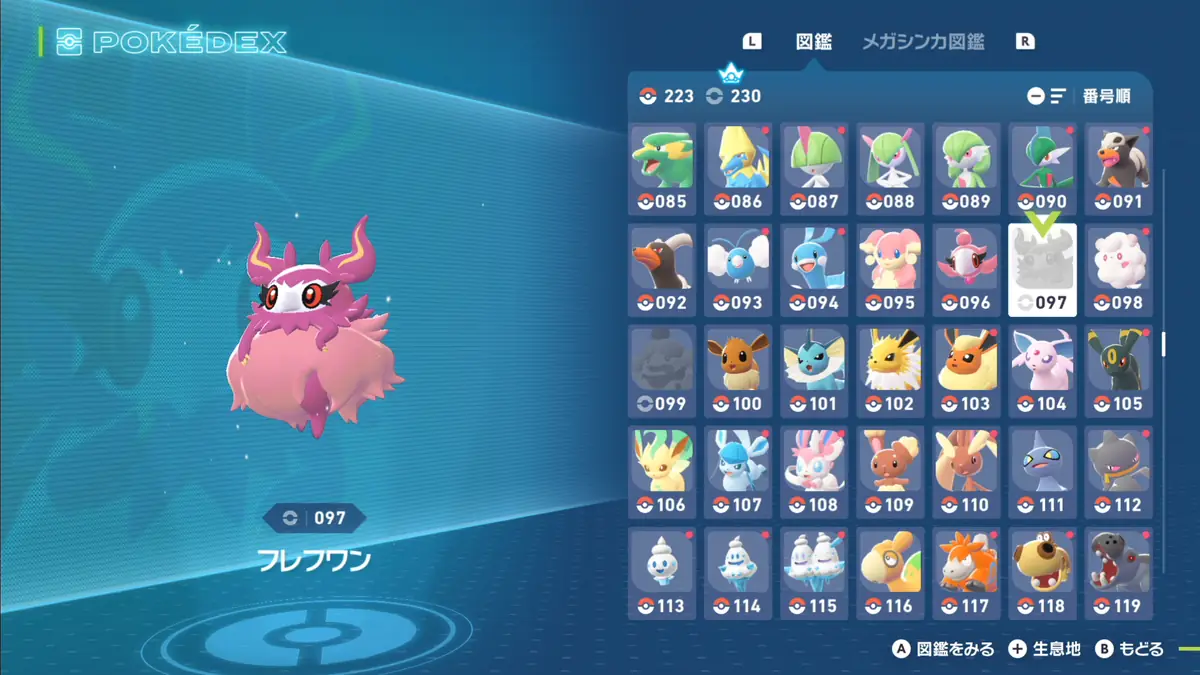Open Sylveon entry 108
The image size is (1200, 675).
(x=815, y=472)
